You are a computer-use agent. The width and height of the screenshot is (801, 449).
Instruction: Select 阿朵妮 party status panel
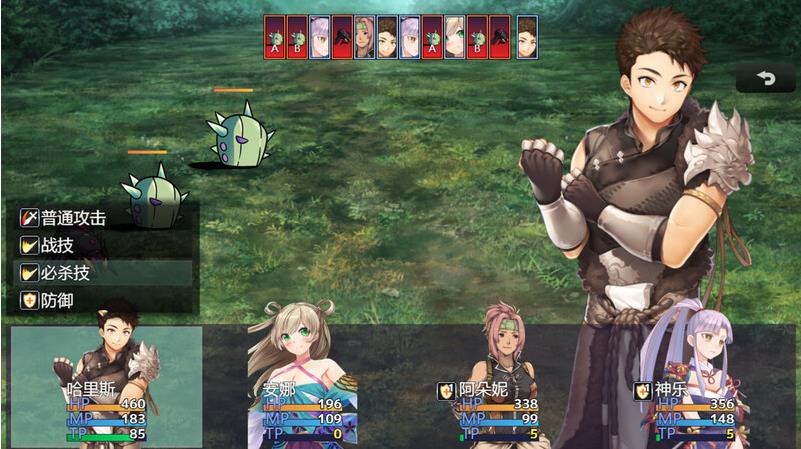(500, 387)
